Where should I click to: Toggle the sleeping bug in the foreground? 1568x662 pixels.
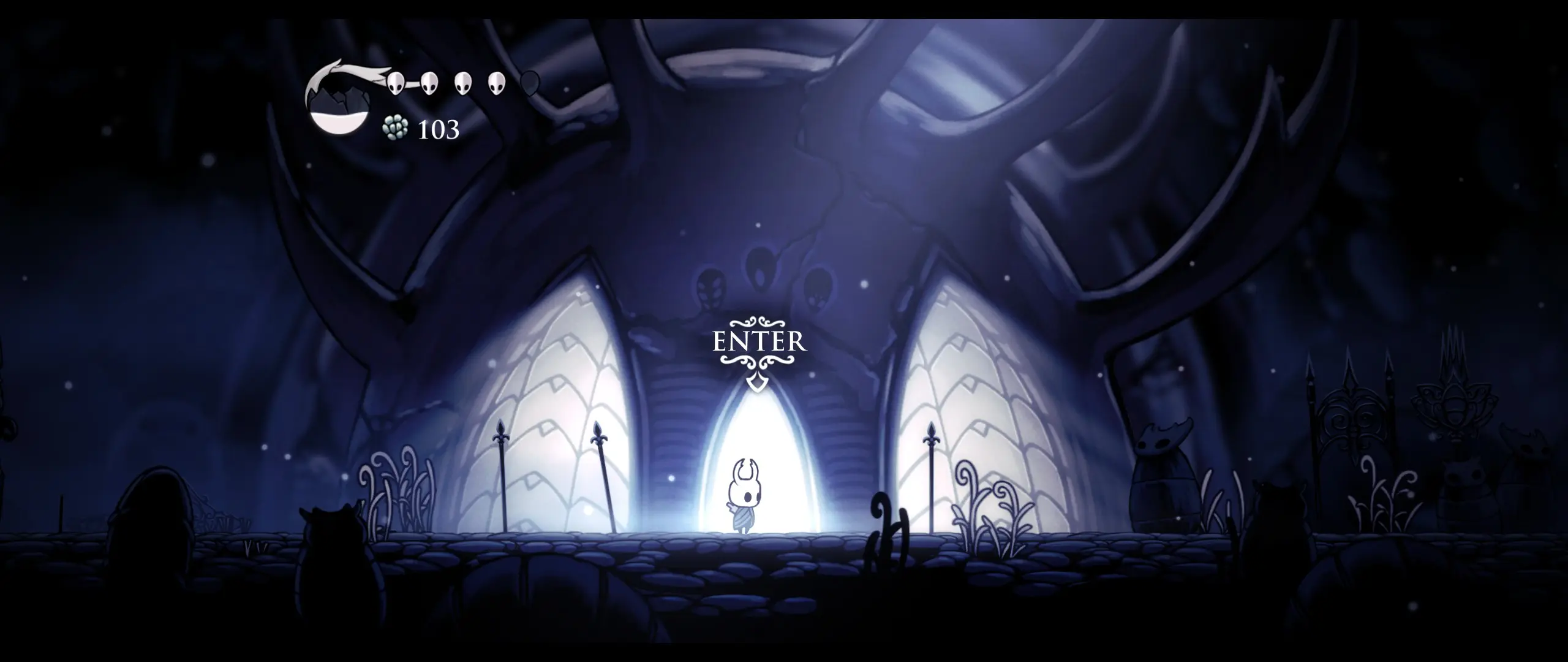coord(331,552)
